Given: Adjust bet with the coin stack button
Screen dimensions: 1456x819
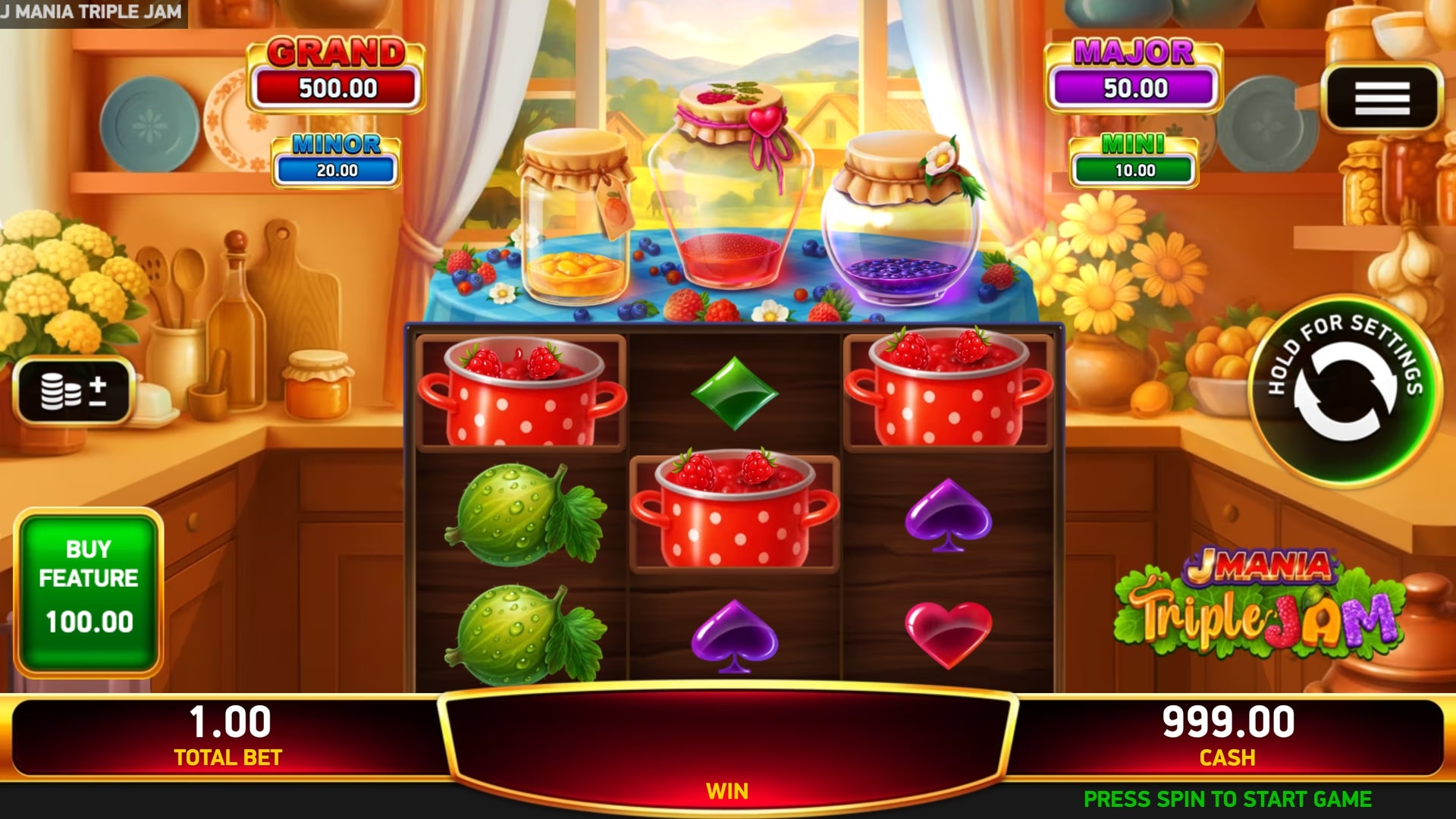Looking at the screenshot, I should point(74,391).
